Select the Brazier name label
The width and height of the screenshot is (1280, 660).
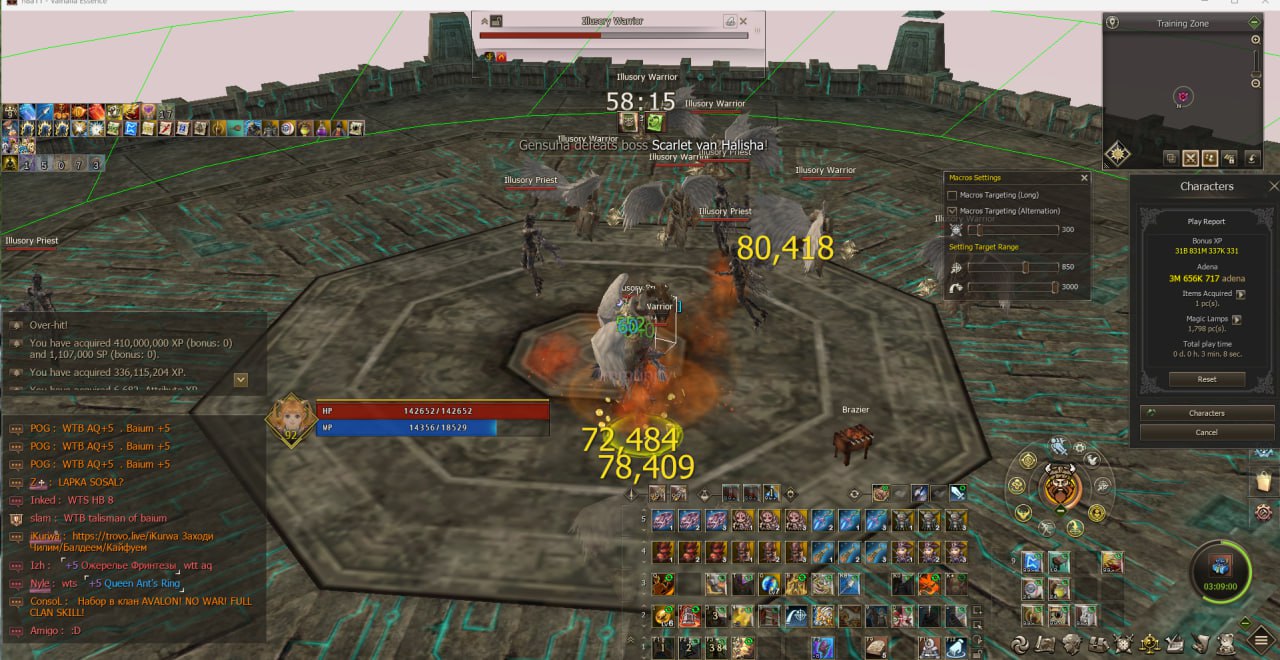(855, 410)
